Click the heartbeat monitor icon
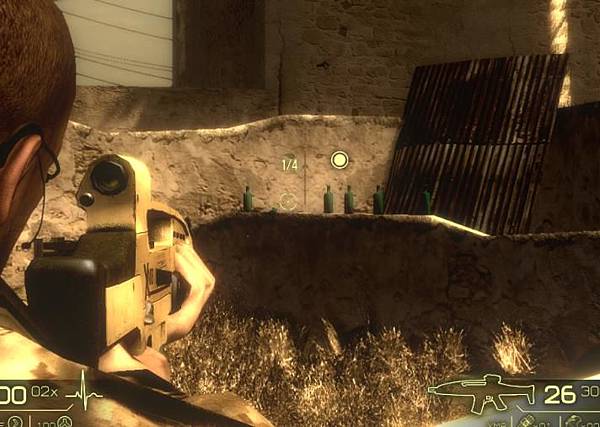The height and width of the screenshot is (427, 600). tap(84, 394)
